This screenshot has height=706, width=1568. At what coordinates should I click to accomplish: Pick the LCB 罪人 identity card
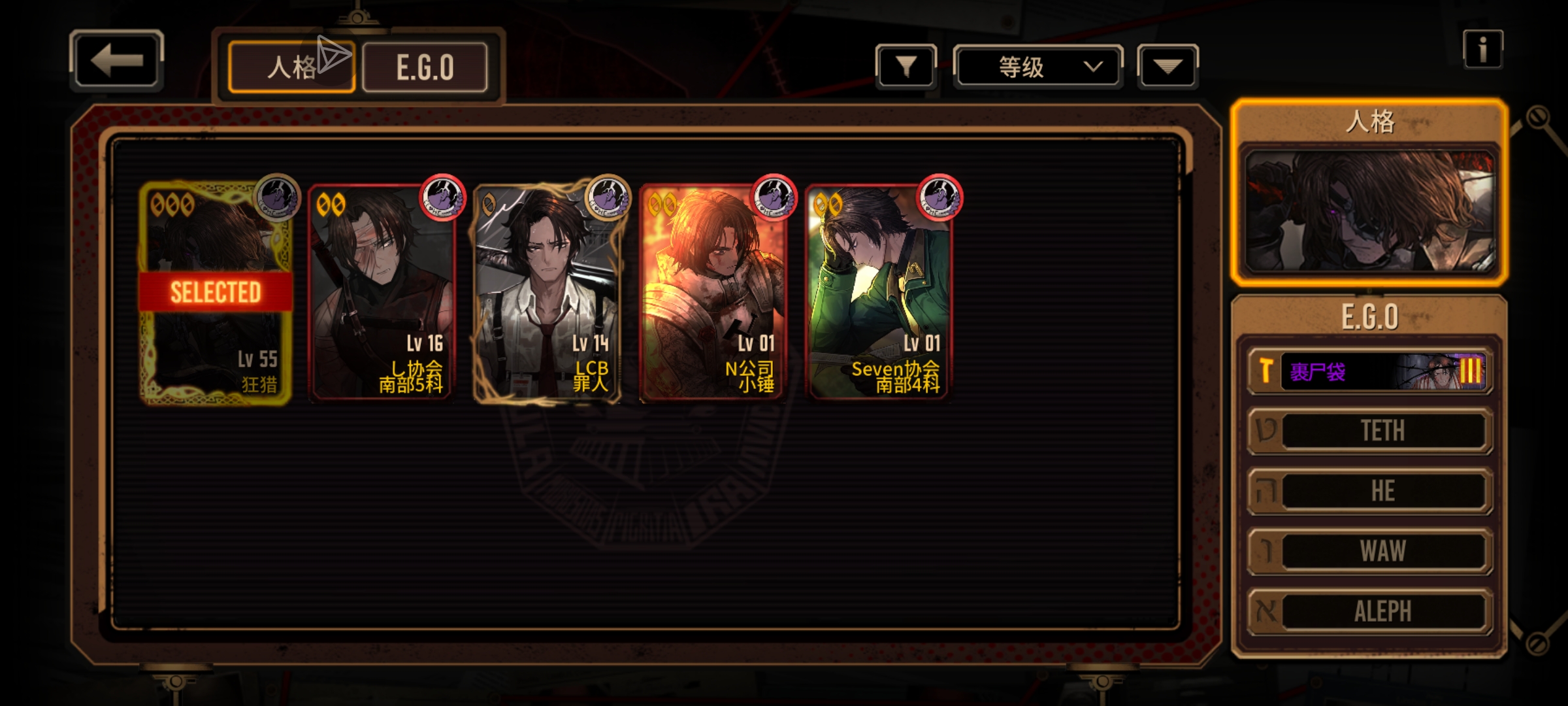pyautogui.click(x=547, y=293)
